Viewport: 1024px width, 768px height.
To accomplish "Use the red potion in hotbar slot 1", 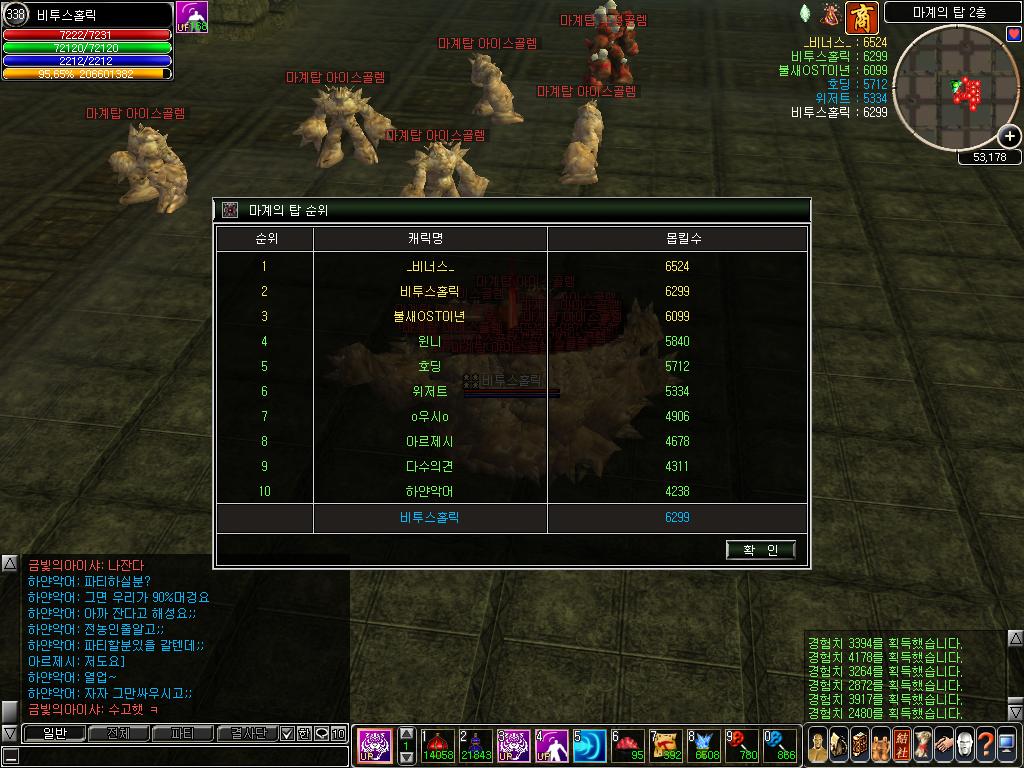I will 438,745.
